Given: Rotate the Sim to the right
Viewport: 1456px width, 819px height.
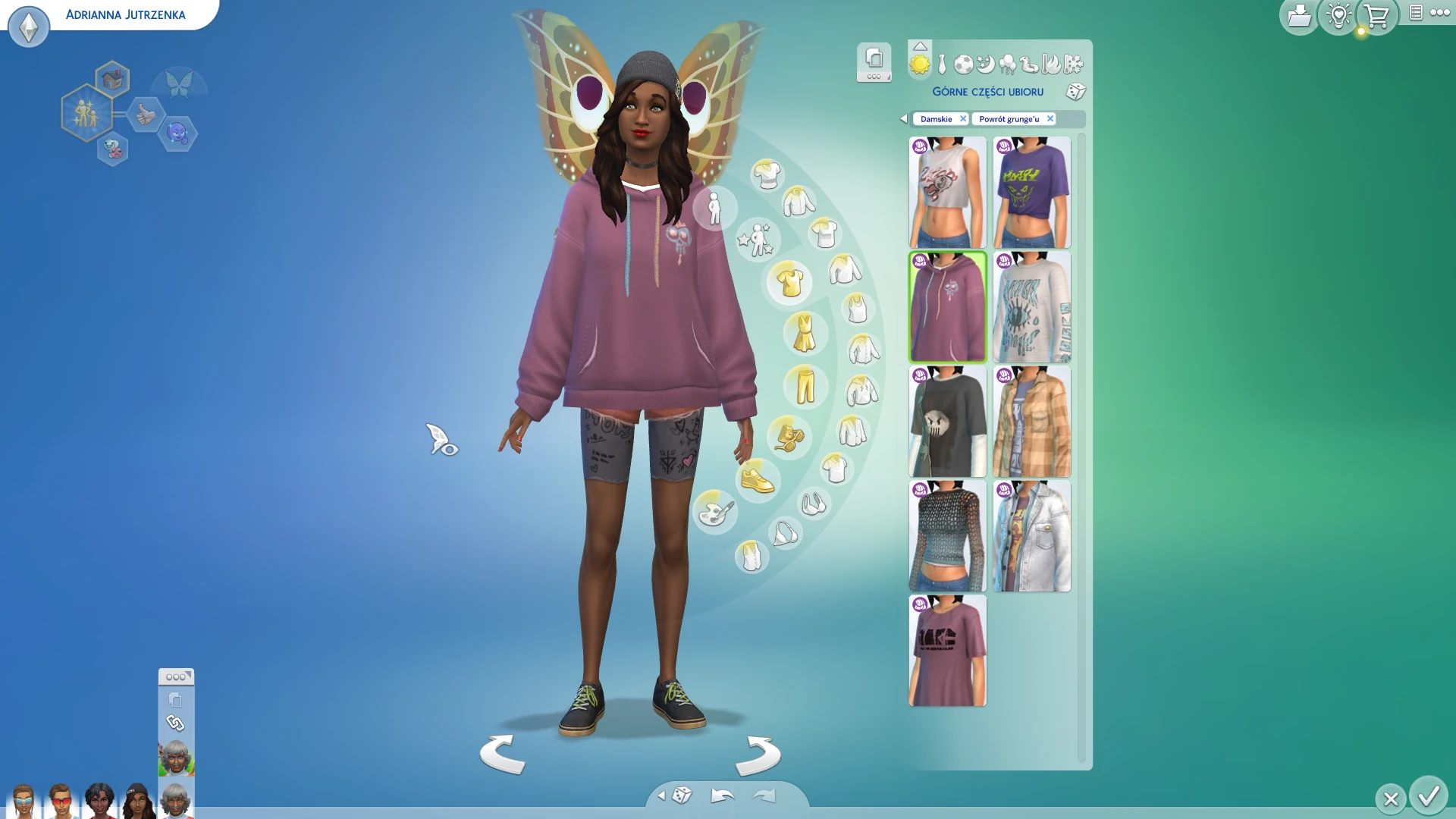Looking at the screenshot, I should [758, 755].
